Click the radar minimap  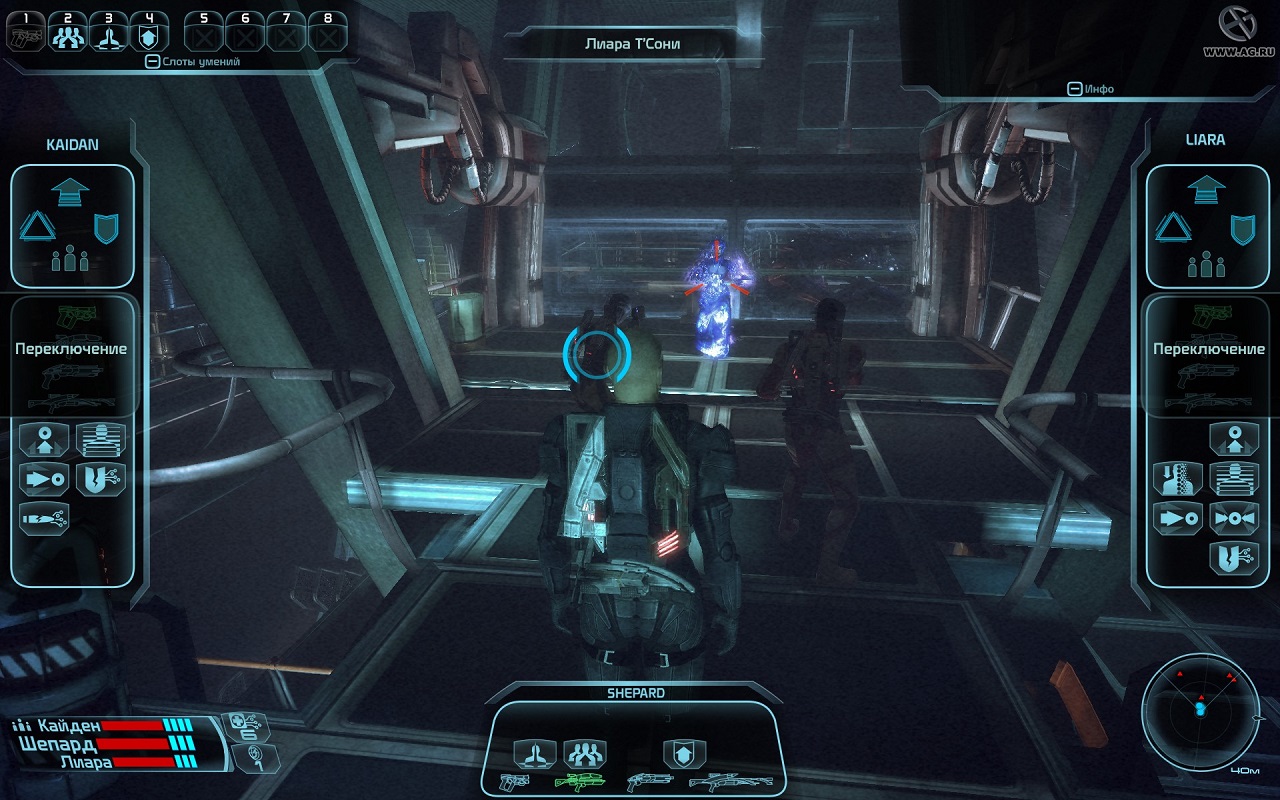tap(1199, 708)
